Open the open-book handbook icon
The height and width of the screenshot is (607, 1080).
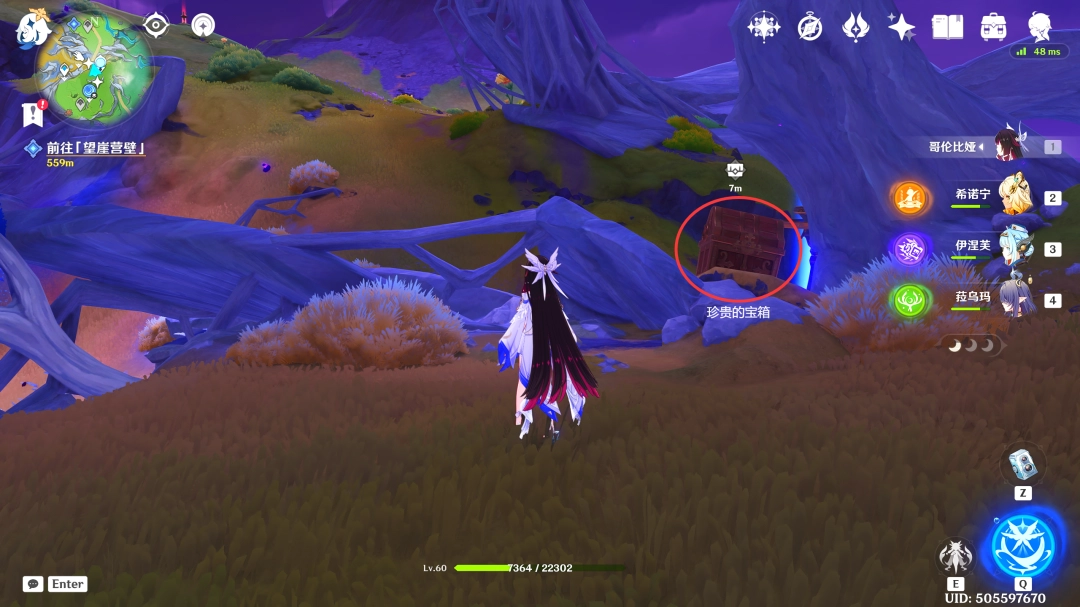tap(947, 27)
